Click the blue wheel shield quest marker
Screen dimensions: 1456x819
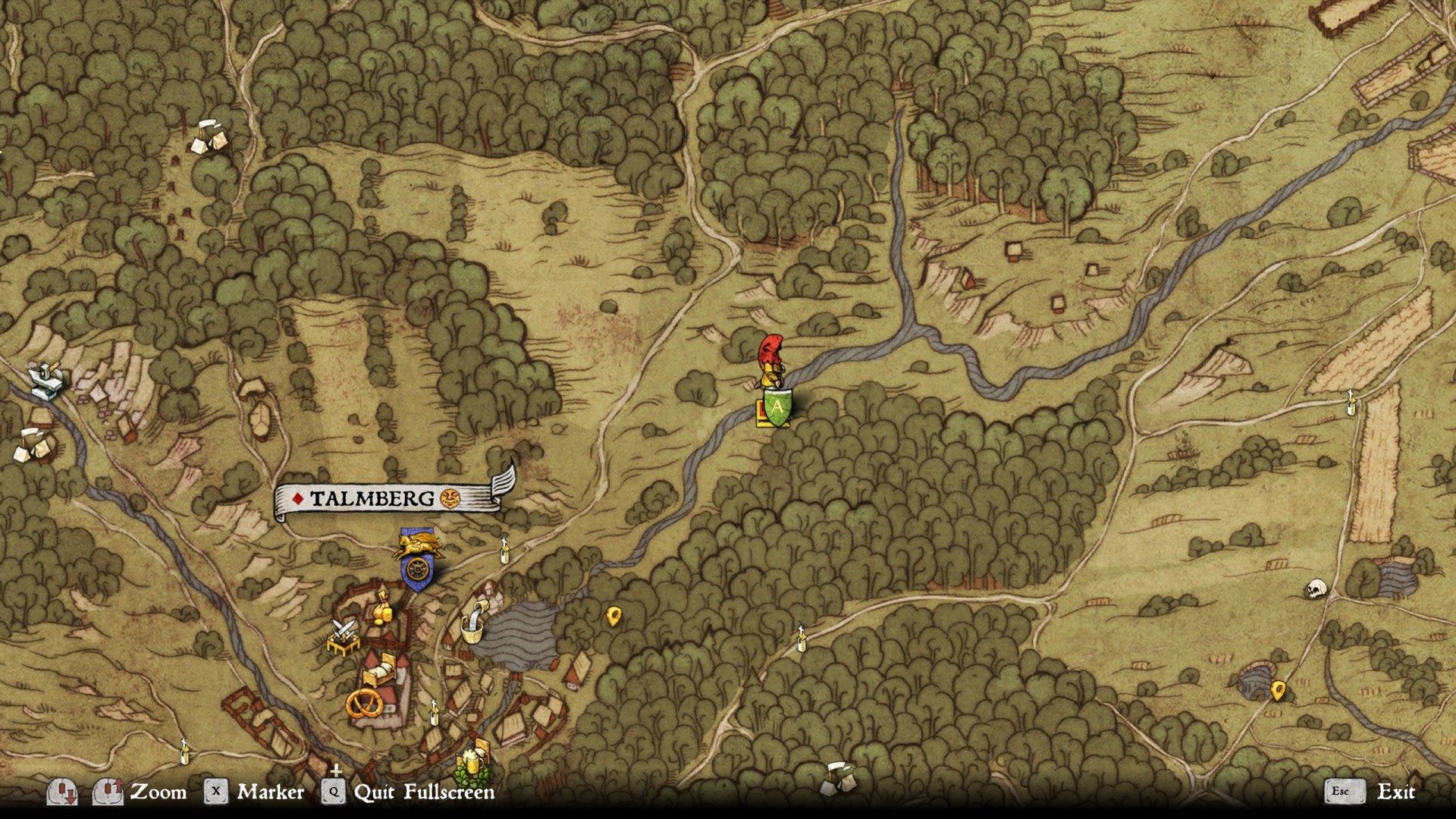[x=416, y=572]
